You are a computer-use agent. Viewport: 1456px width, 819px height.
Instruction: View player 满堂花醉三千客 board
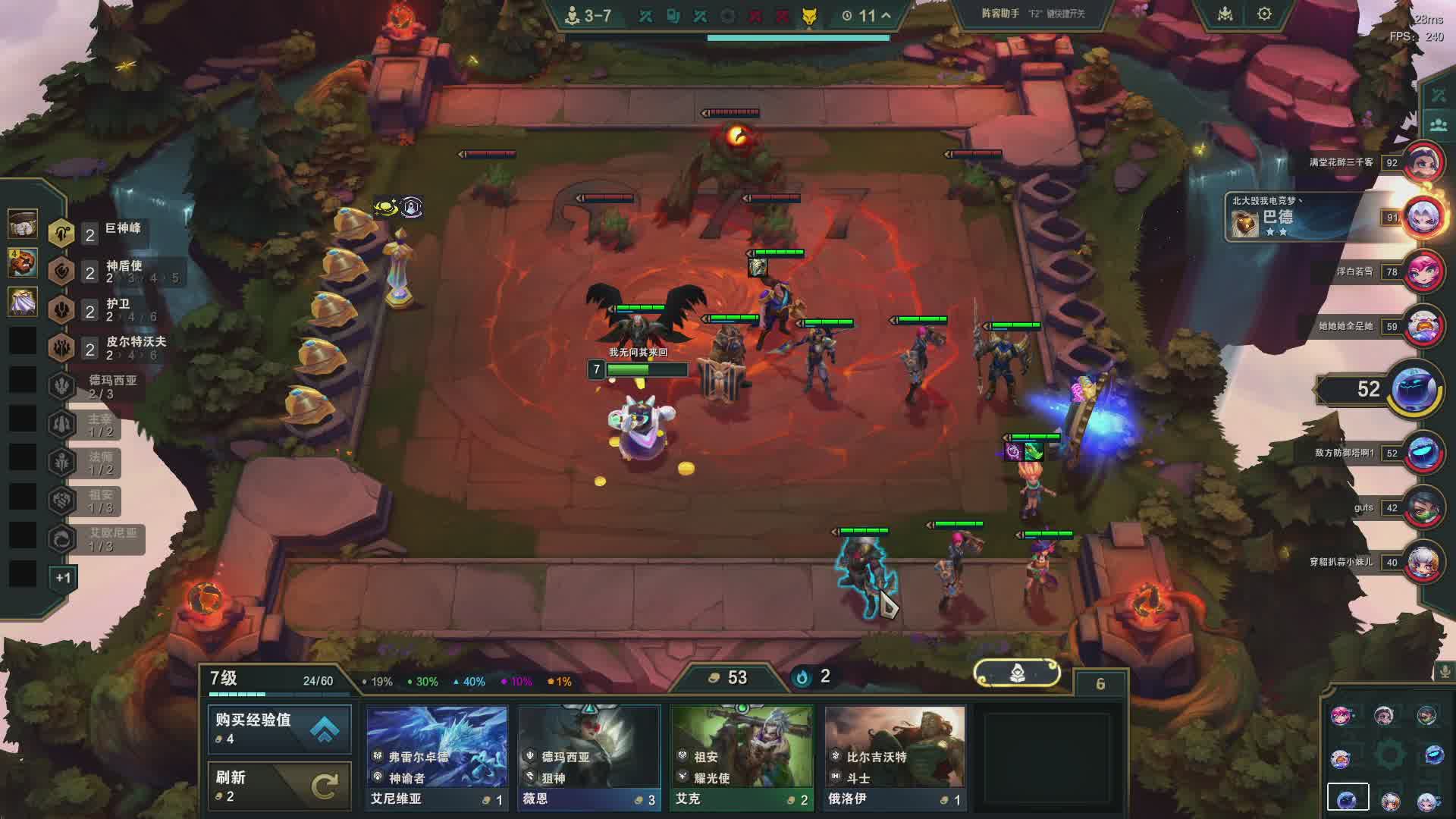point(1423,162)
